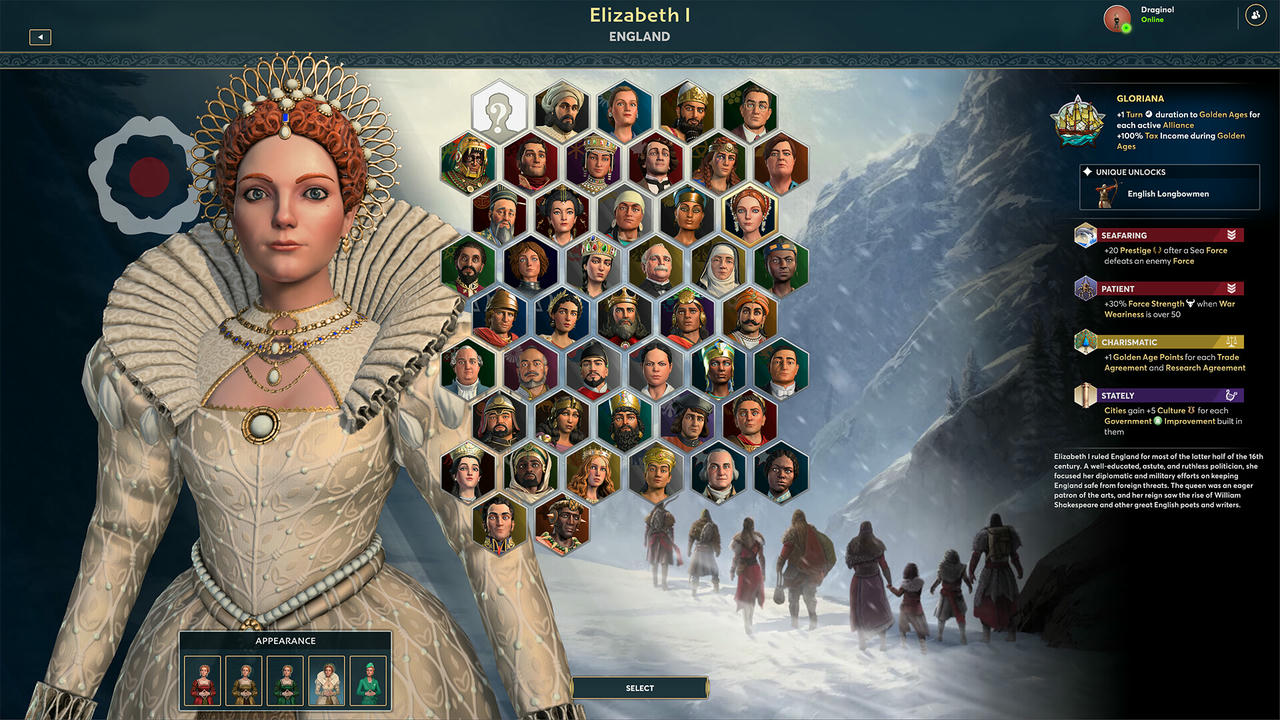Click Online status under Draginol
This screenshot has height=720, width=1280.
(1153, 22)
